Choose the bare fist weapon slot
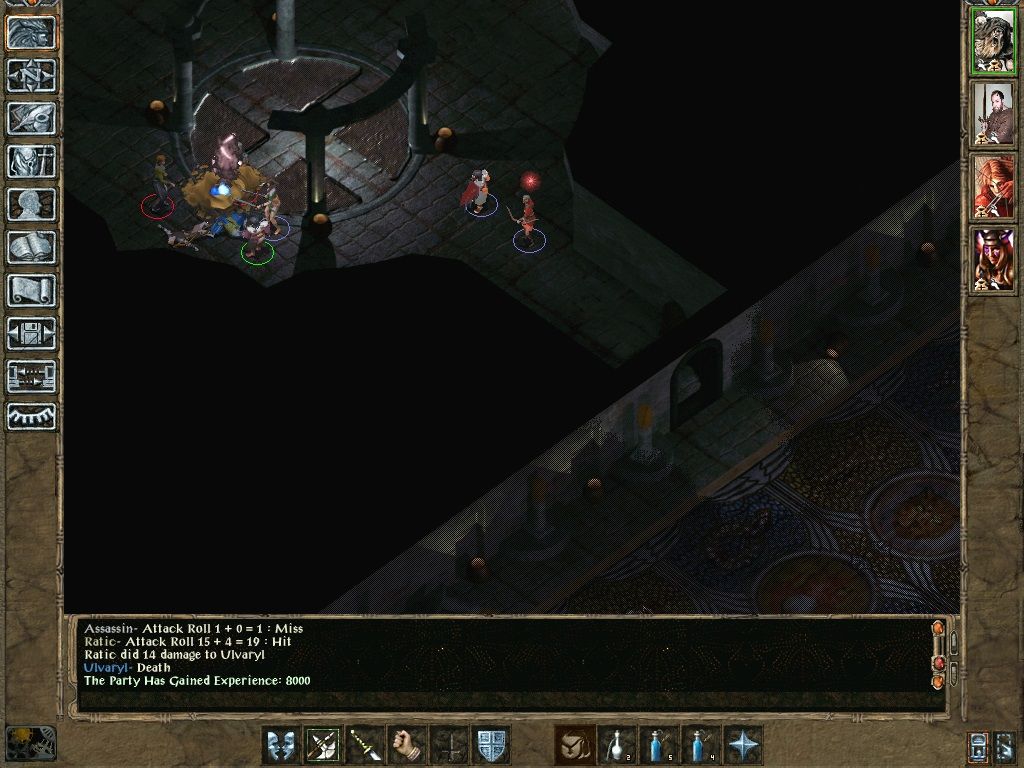Image resolution: width=1024 pixels, height=768 pixels. point(408,746)
